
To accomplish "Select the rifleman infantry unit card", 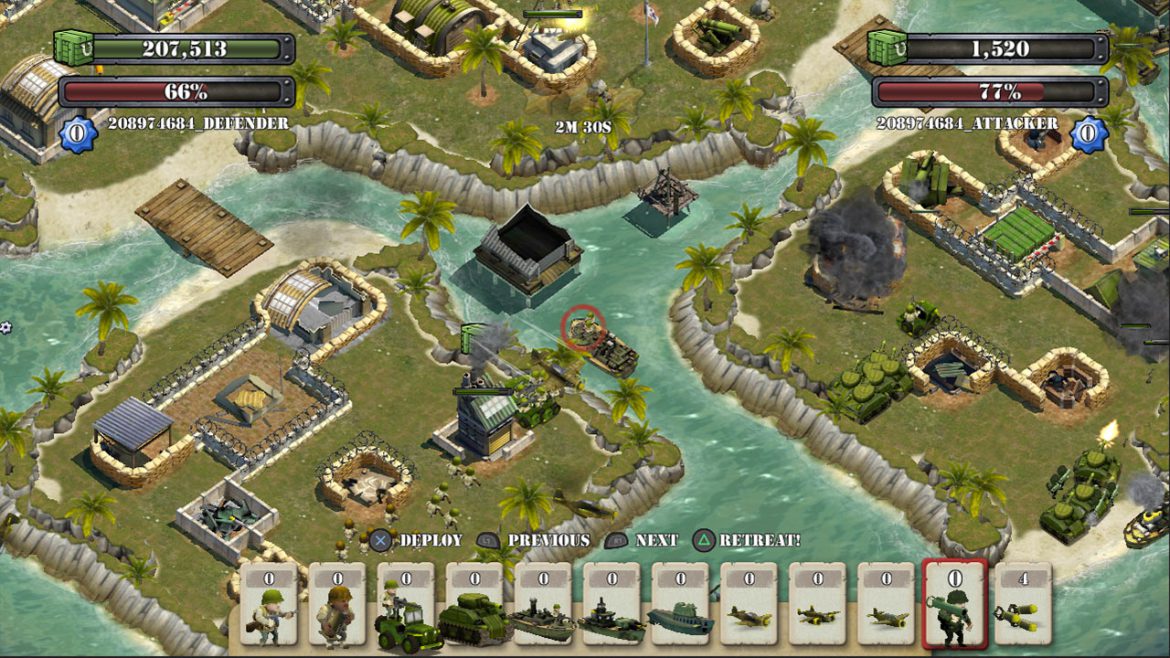I will point(268,606).
